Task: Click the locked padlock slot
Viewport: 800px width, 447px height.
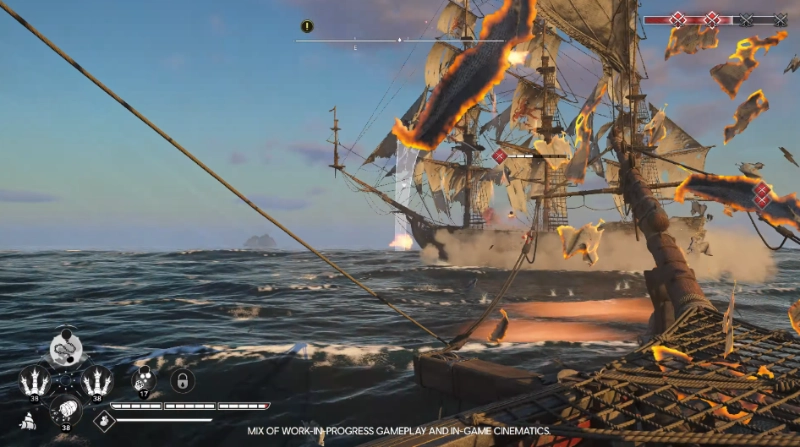Action: pyautogui.click(x=181, y=380)
